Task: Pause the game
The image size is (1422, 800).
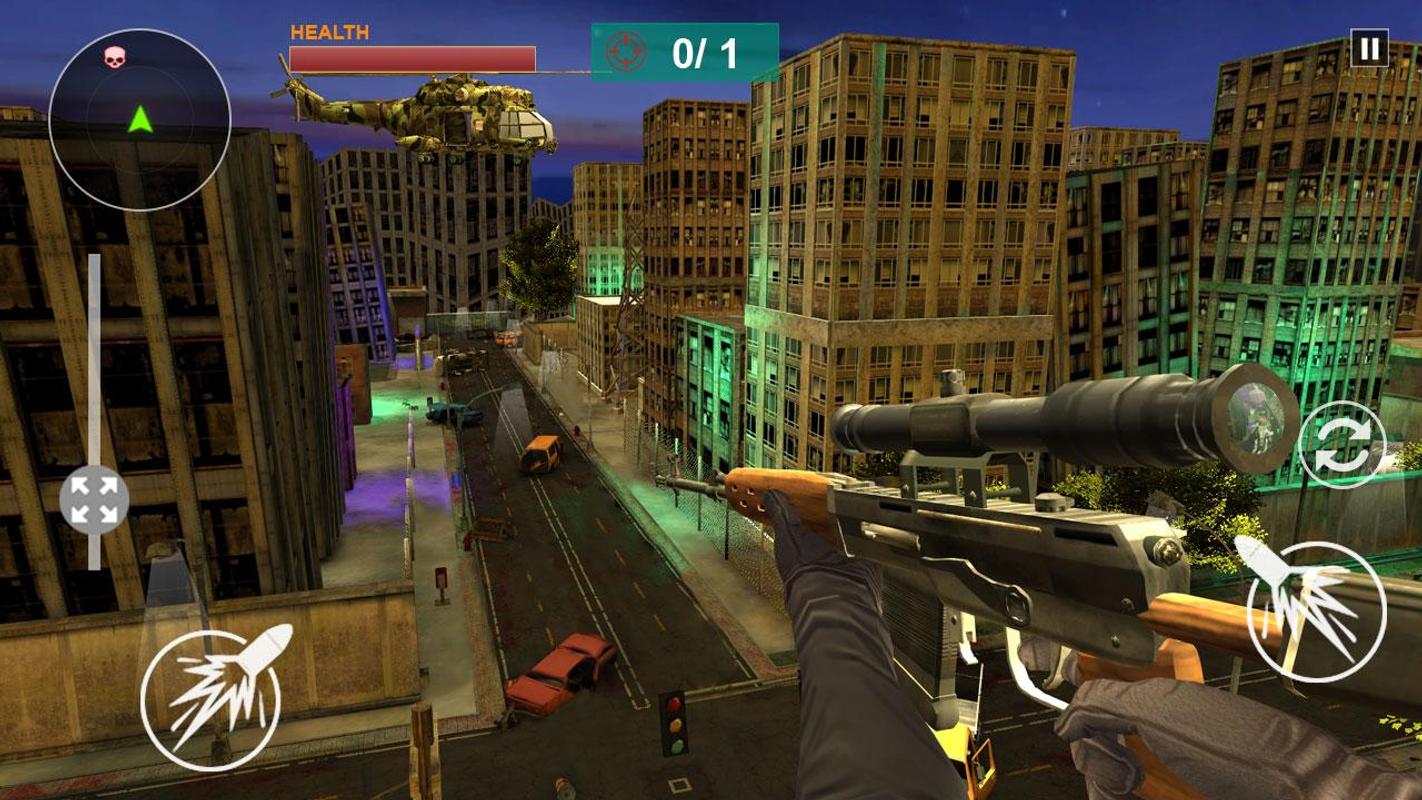Action: click(1369, 48)
